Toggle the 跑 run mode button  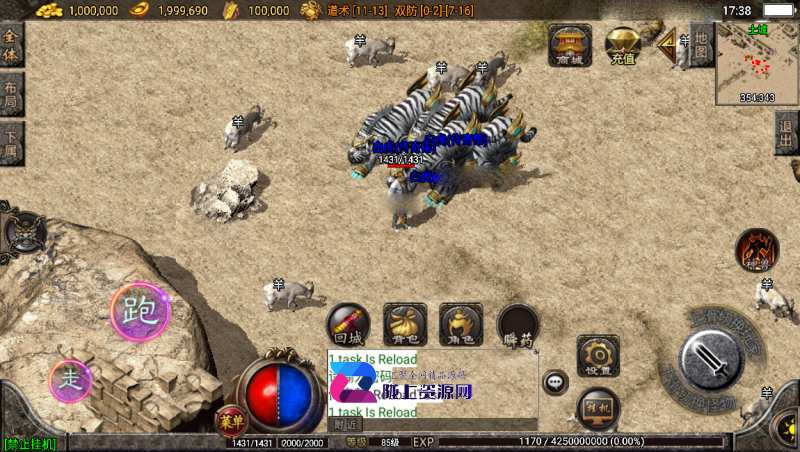point(140,311)
